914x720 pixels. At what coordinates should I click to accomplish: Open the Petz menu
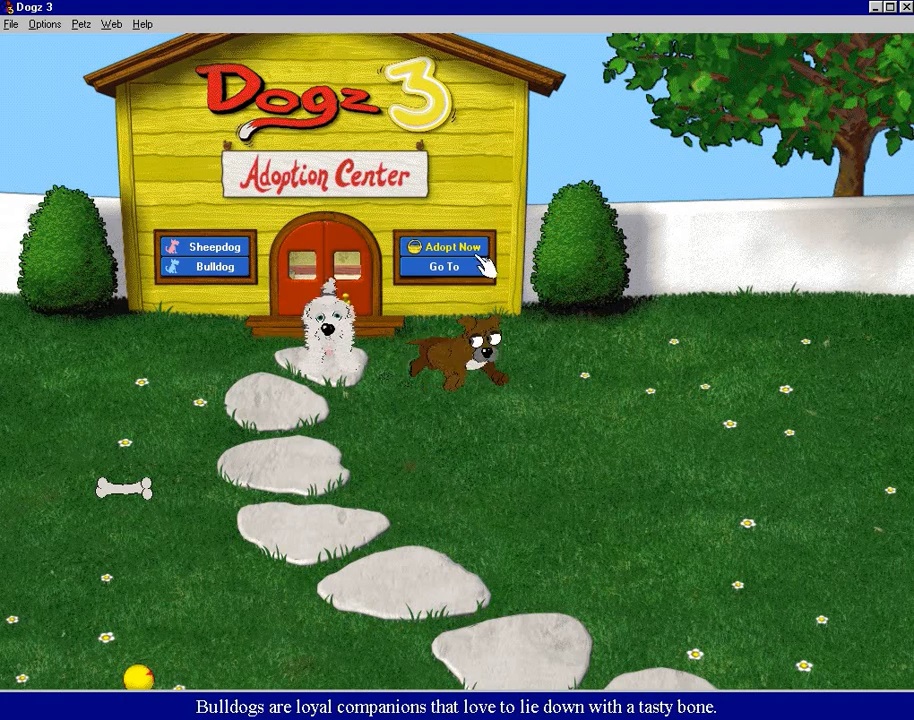click(81, 24)
